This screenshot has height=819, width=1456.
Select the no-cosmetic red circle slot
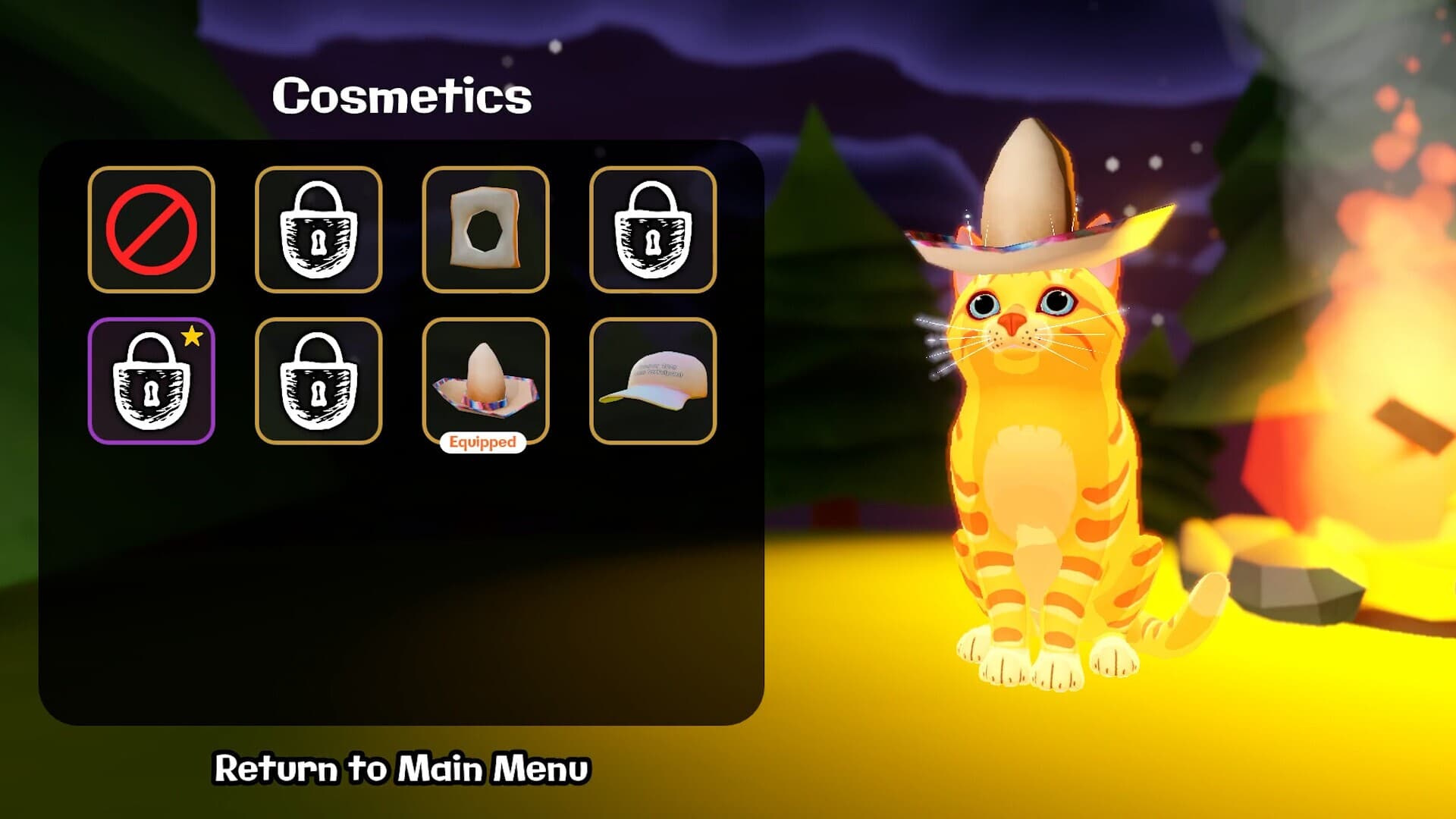151,229
